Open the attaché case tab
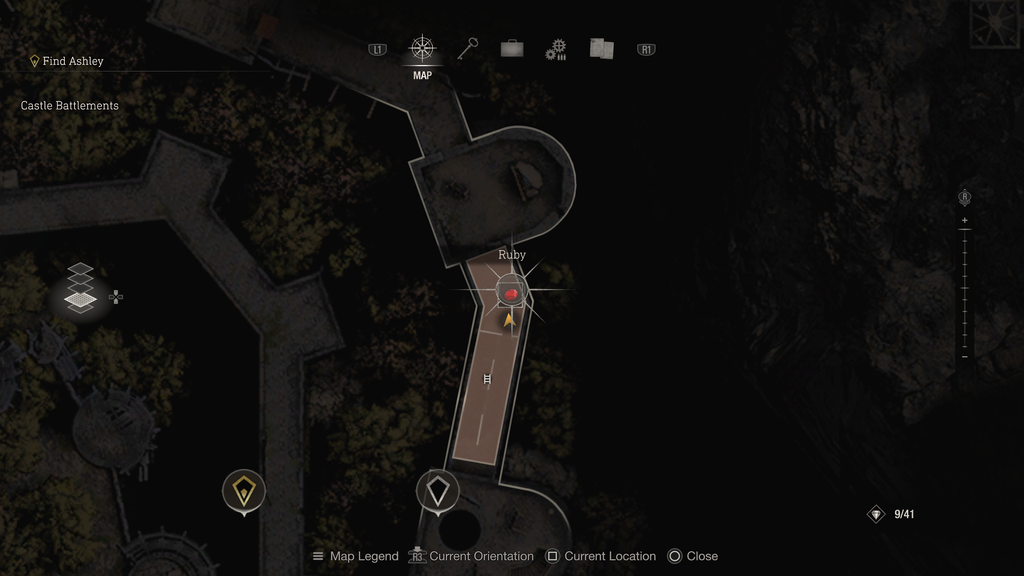The width and height of the screenshot is (1024, 576). (512, 48)
